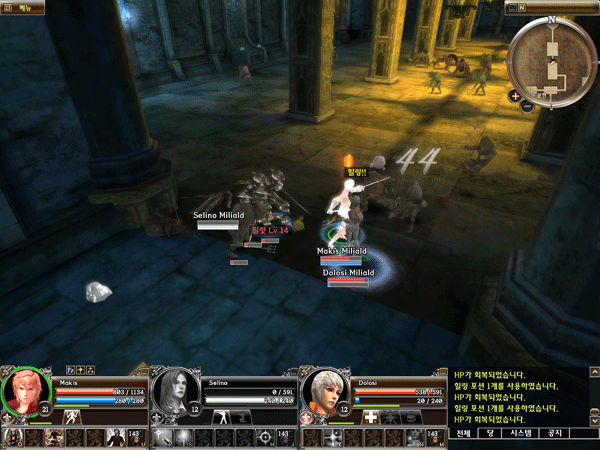Use Selino's crosshair target skill
The image size is (600, 450).
264,437
